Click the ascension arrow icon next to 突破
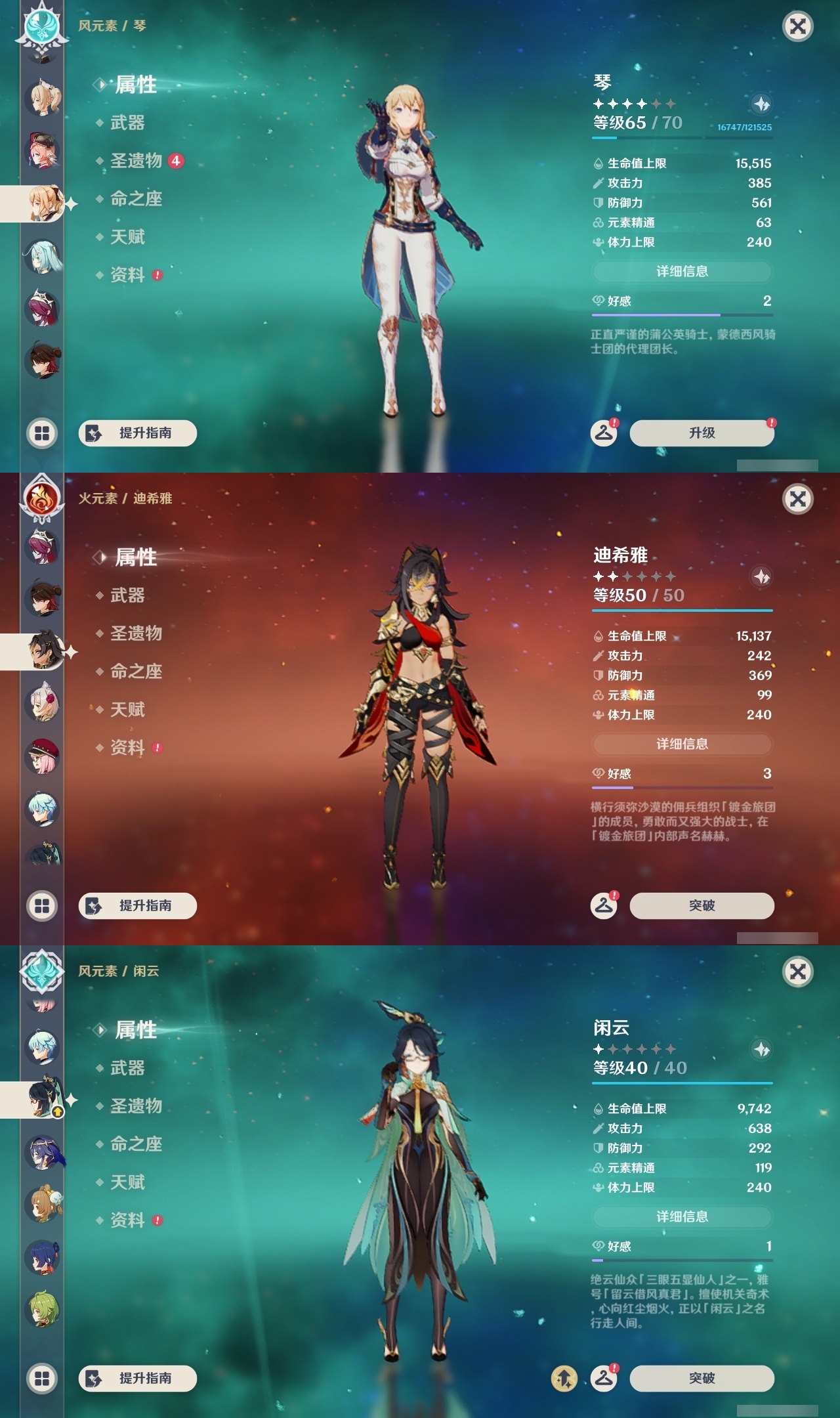The width and height of the screenshot is (840, 1418). tap(565, 1377)
